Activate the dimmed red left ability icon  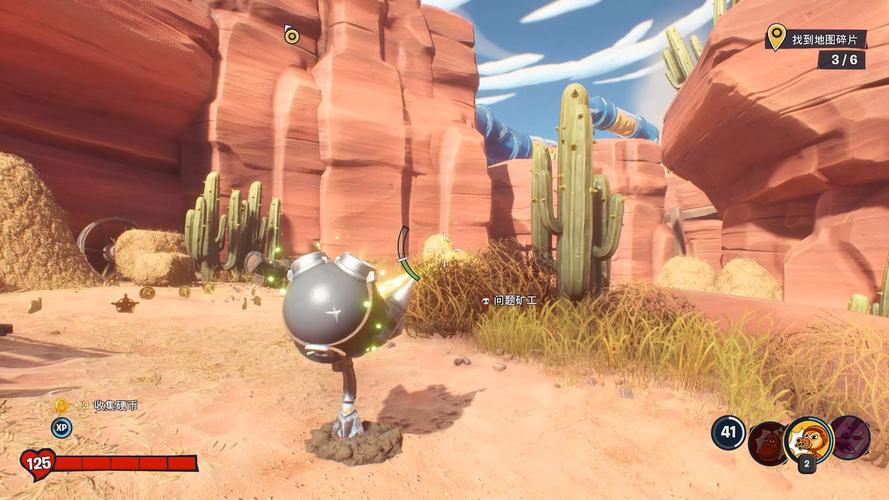click(x=767, y=441)
